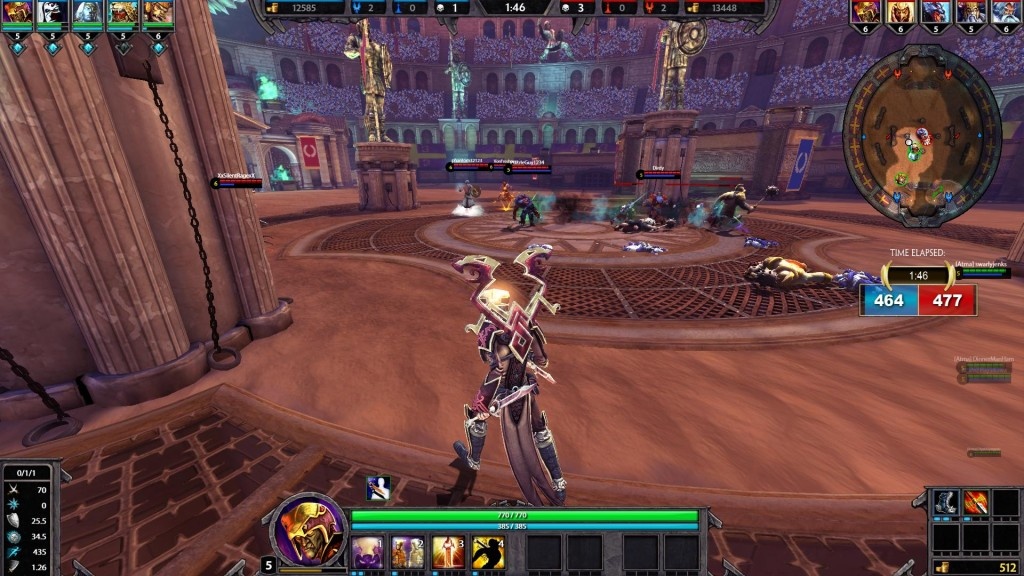Viewport: 1024px width, 576px height.
Task: Trigger the third ability with the glowing robed figure
Action: pyautogui.click(x=447, y=551)
